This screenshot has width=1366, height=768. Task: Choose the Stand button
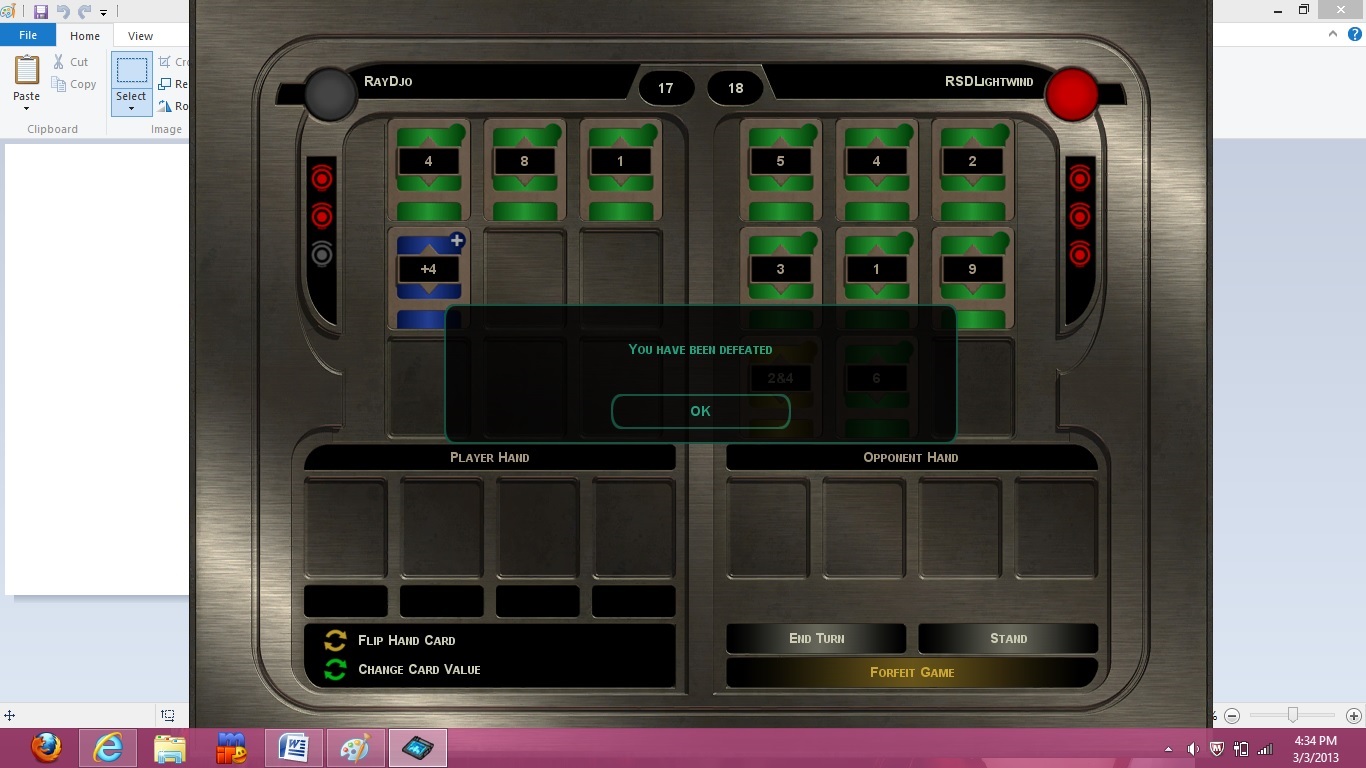pos(1008,638)
